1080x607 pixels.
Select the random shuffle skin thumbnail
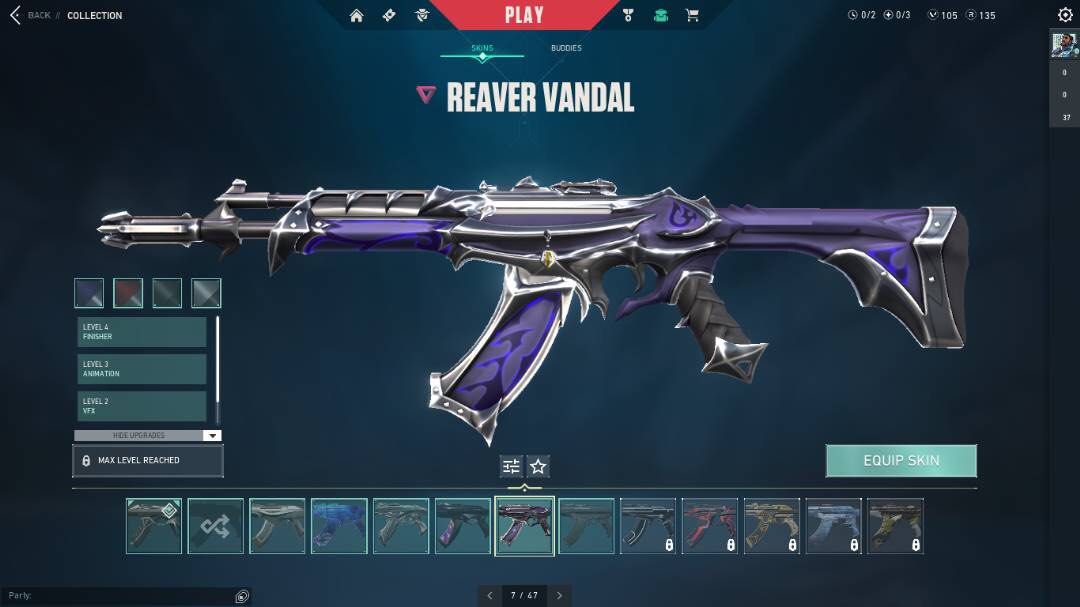pos(215,526)
